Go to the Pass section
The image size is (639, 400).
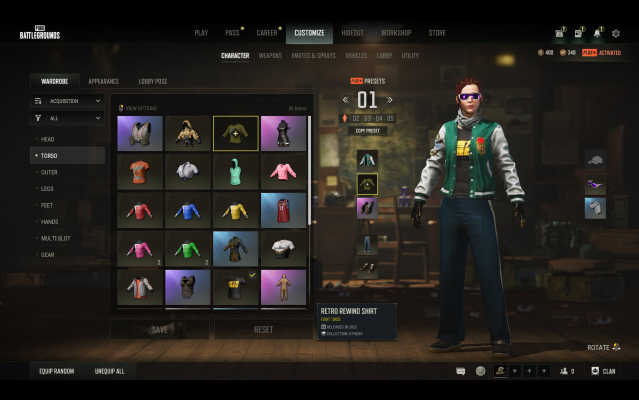(x=232, y=33)
